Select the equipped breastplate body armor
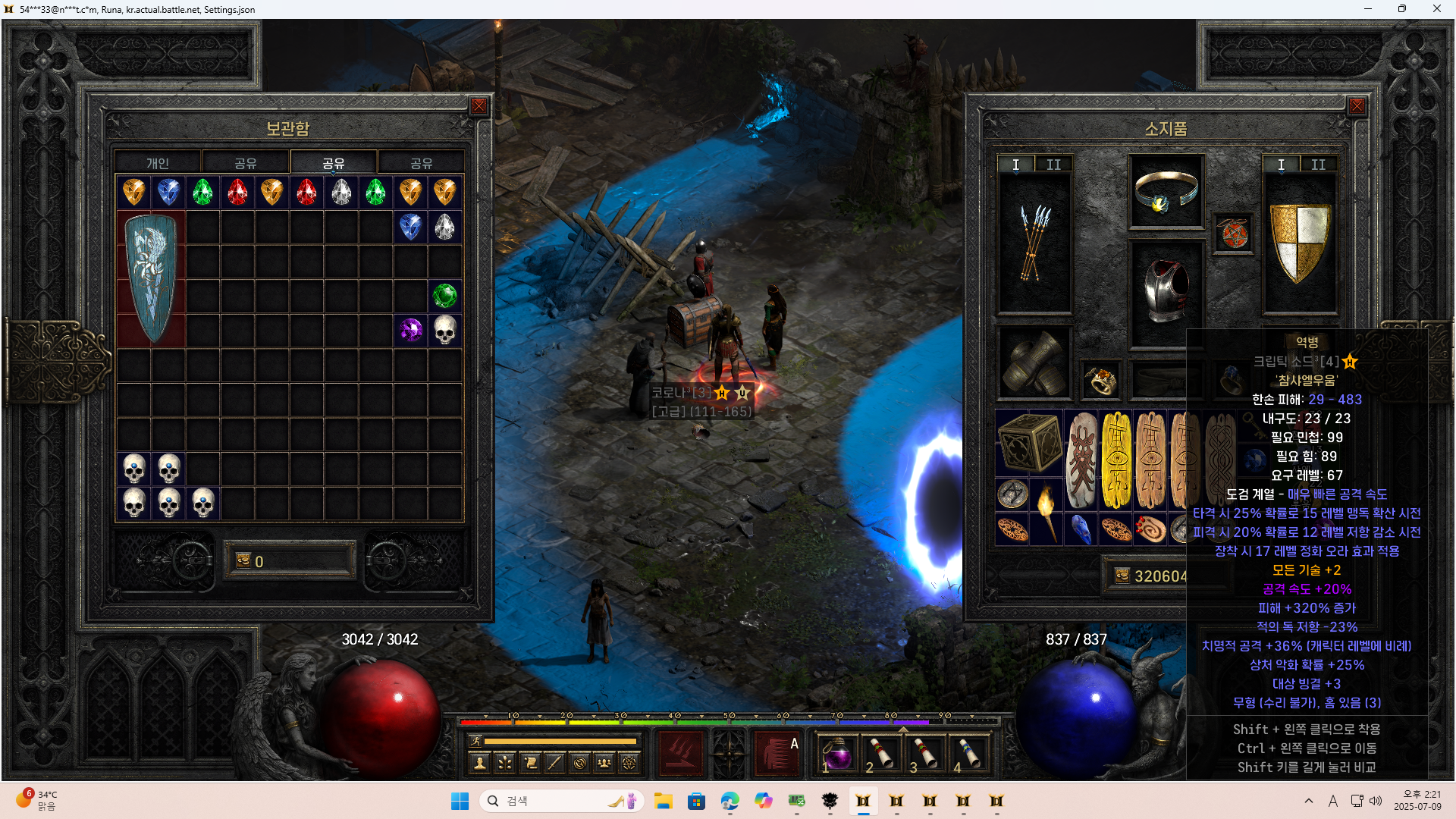Viewport: 1456px width, 819px height. (1166, 292)
